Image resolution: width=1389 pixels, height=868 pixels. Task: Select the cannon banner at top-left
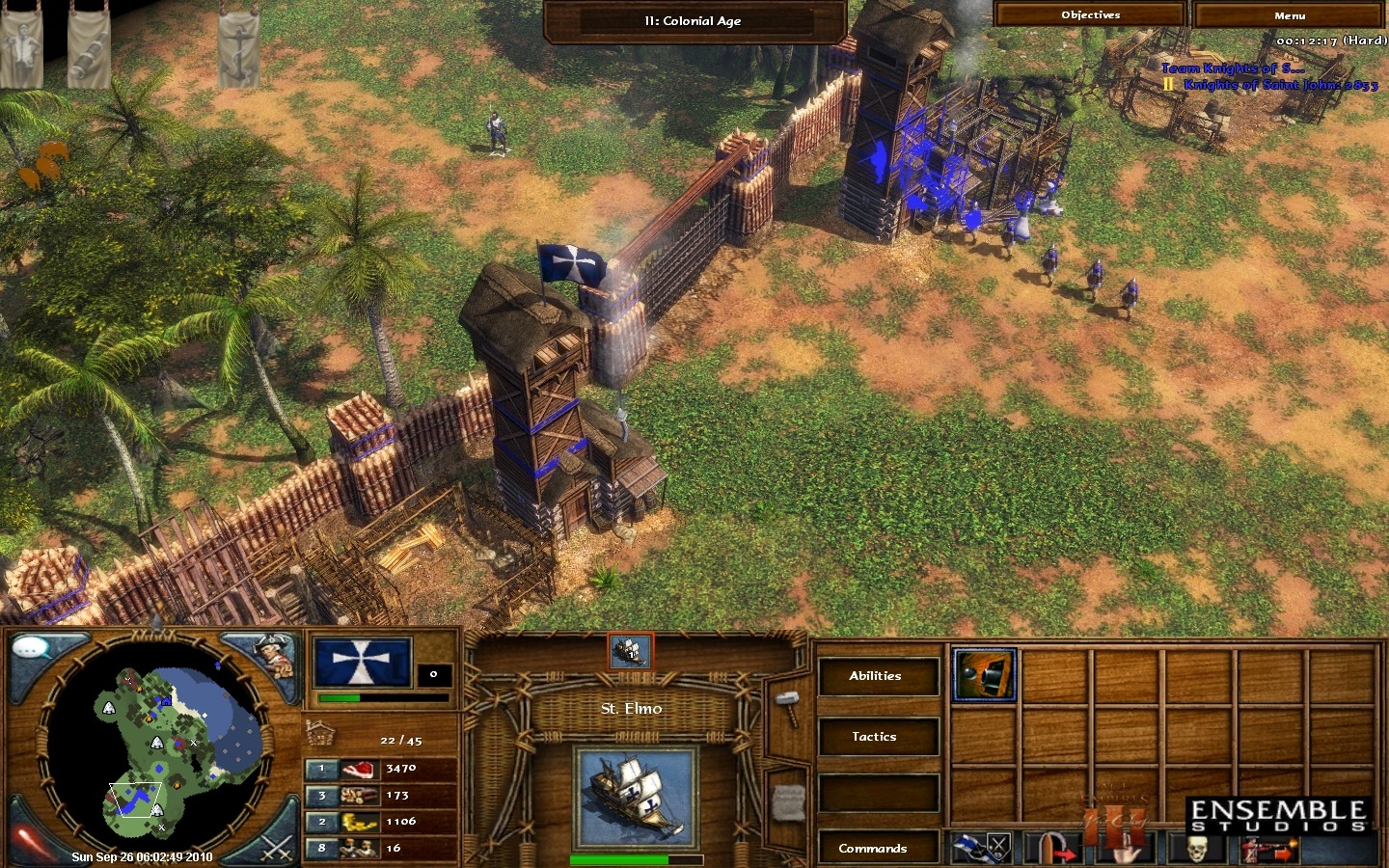coord(88,45)
